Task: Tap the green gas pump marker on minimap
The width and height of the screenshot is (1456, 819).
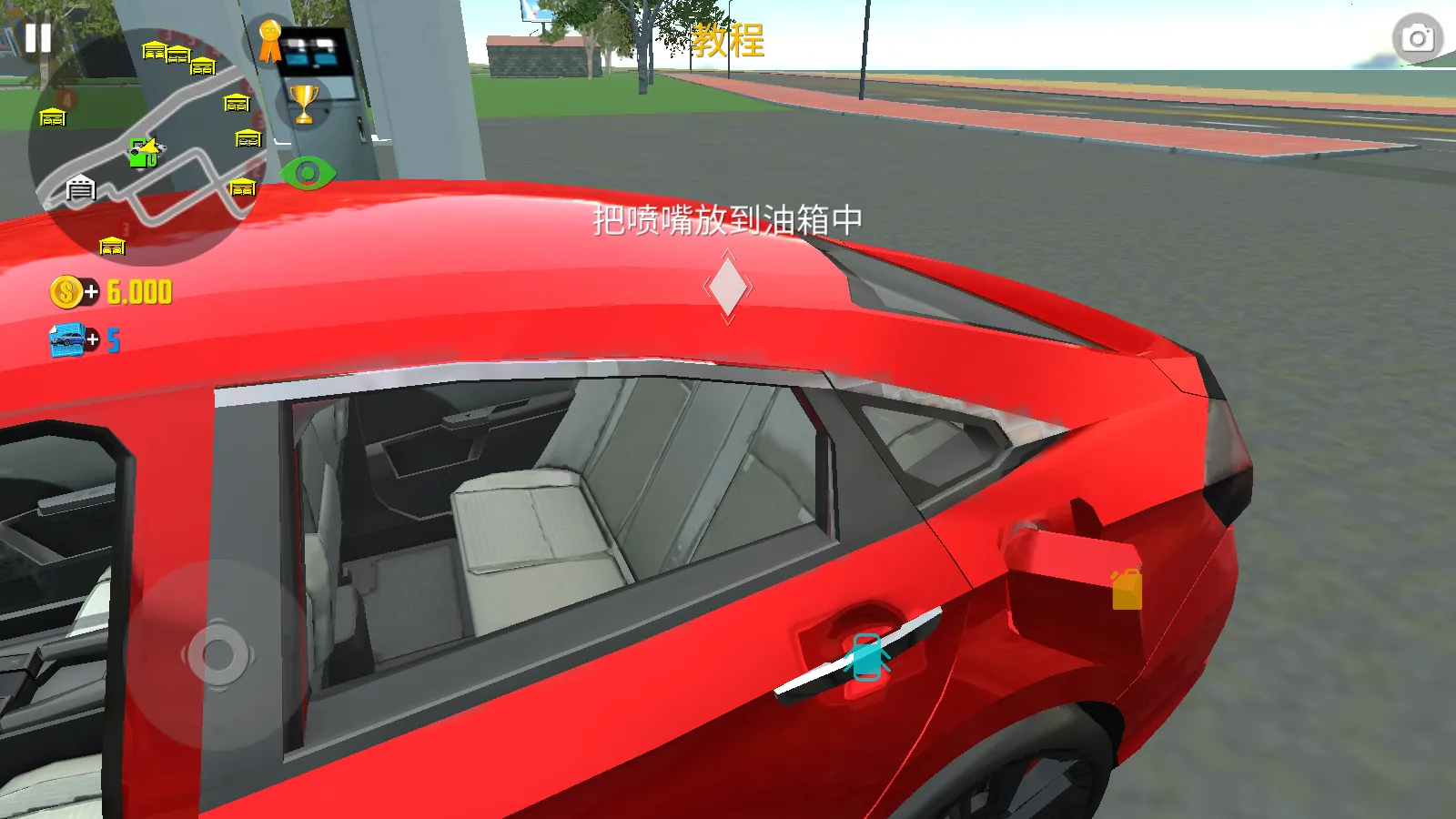Action: click(143, 153)
